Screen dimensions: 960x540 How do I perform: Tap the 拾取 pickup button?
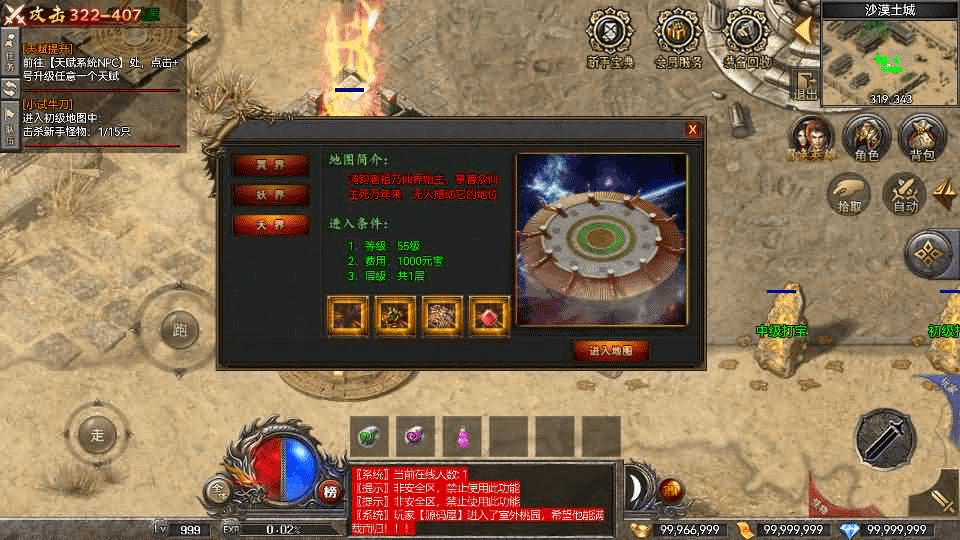[x=849, y=192]
